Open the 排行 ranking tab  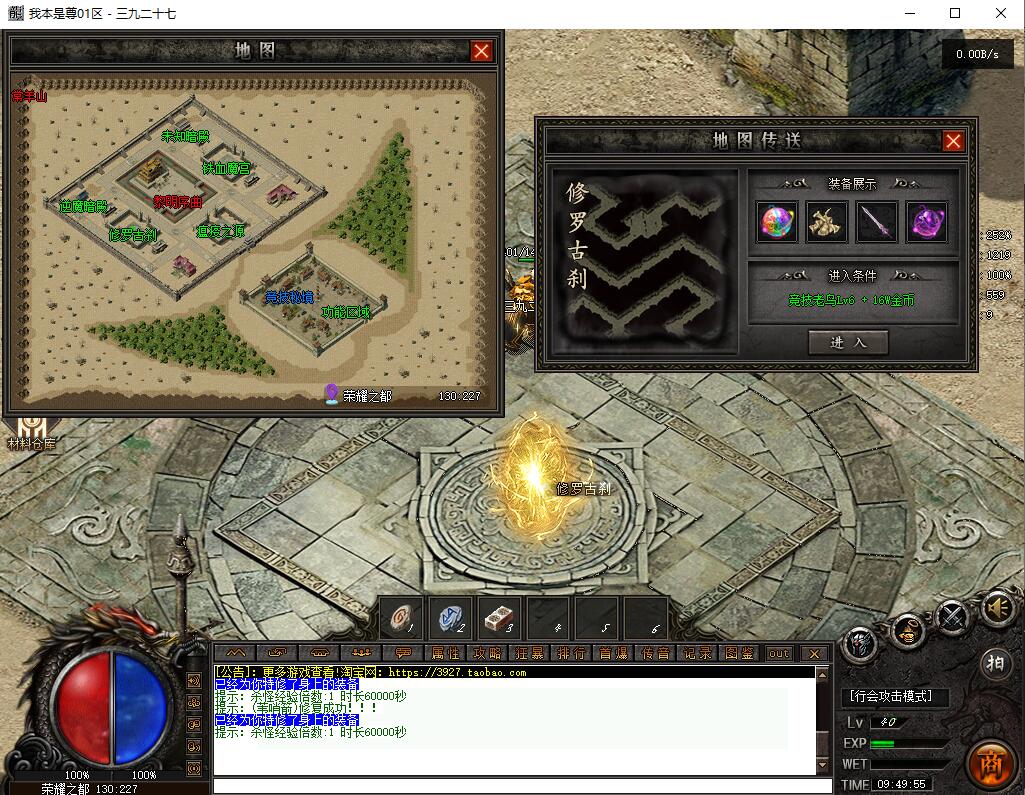[572, 653]
